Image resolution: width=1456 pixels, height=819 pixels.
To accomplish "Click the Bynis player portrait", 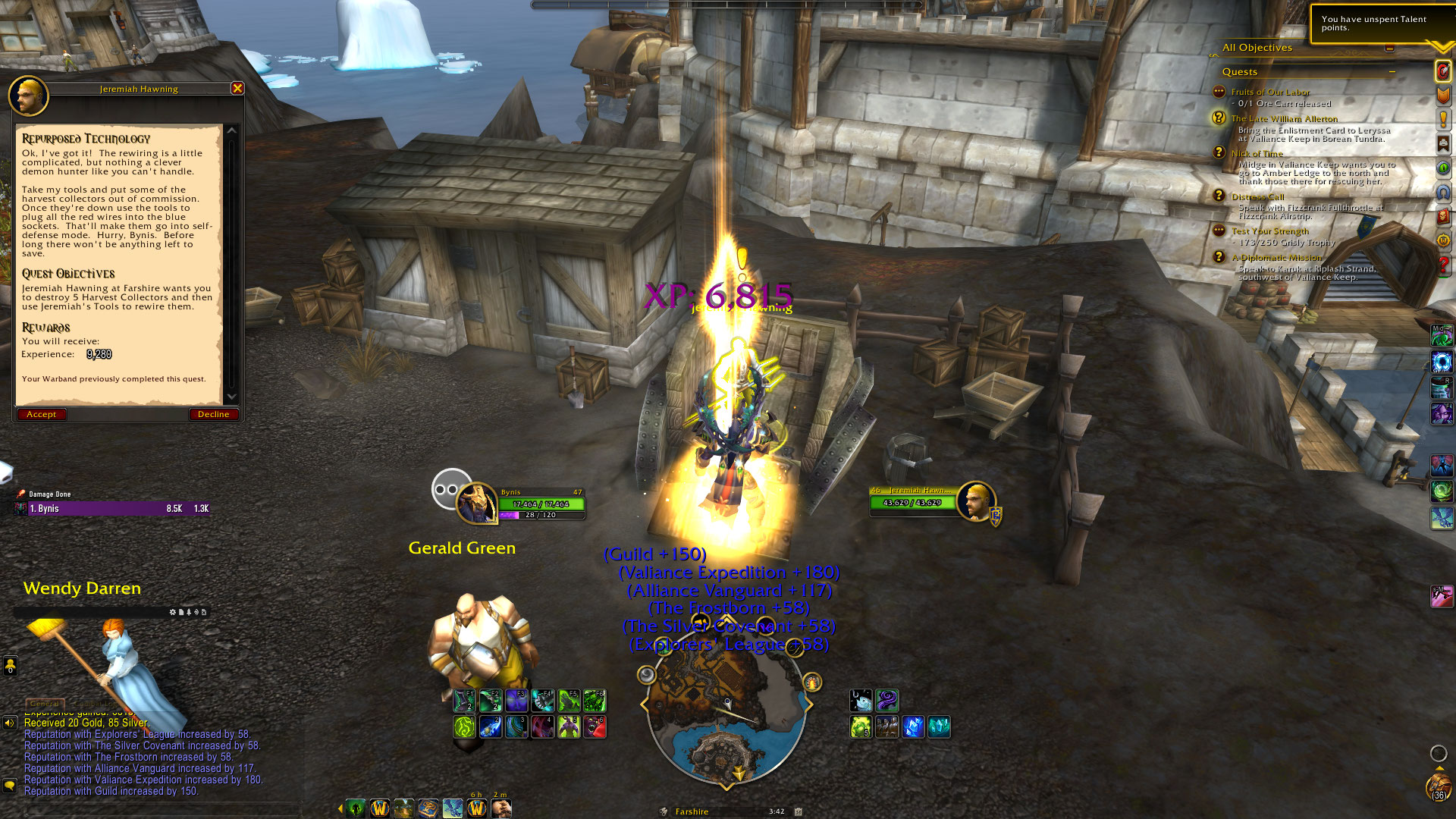I will coord(477,504).
